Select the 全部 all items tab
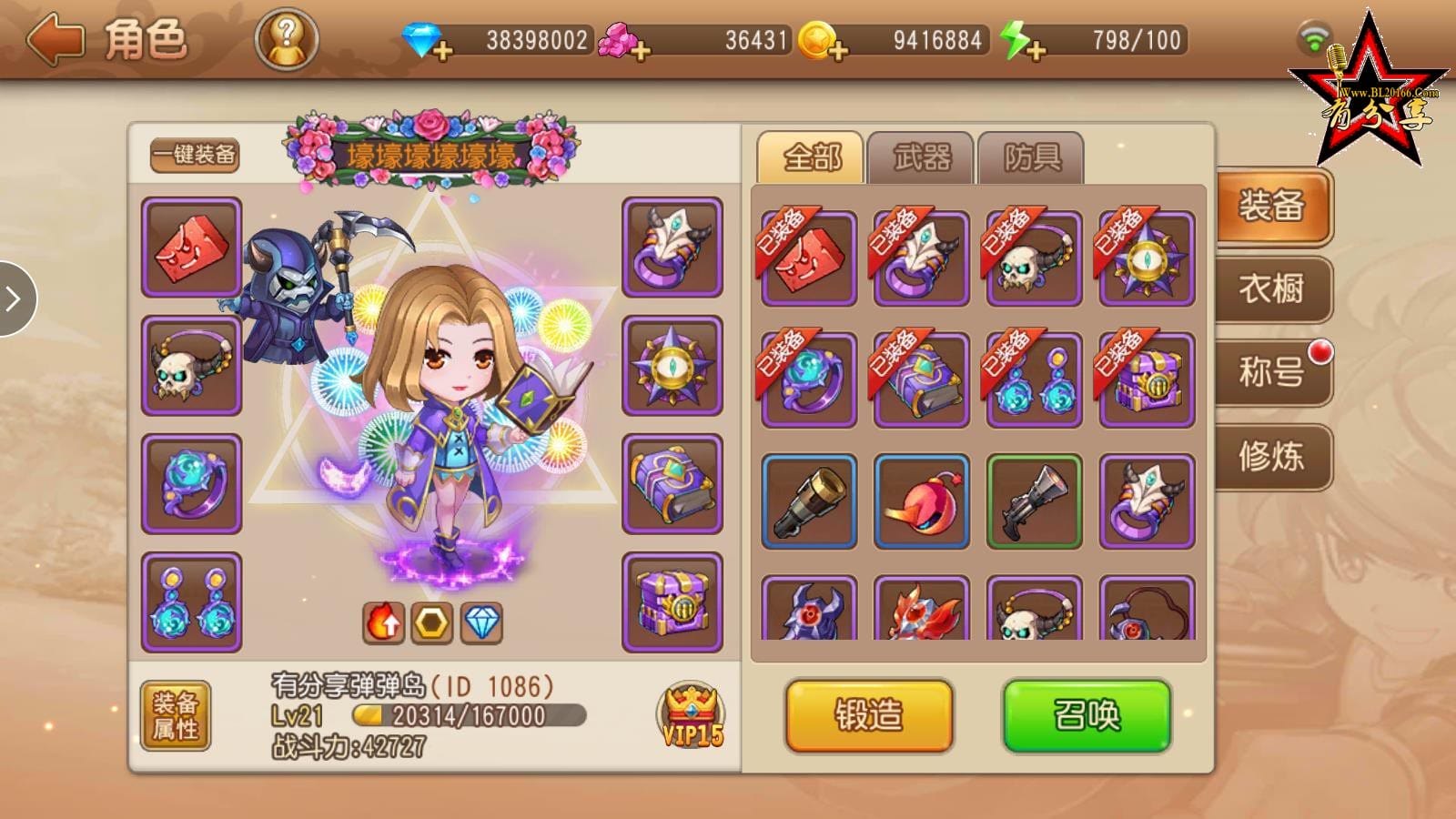This screenshot has width=1456, height=819. coord(811,157)
